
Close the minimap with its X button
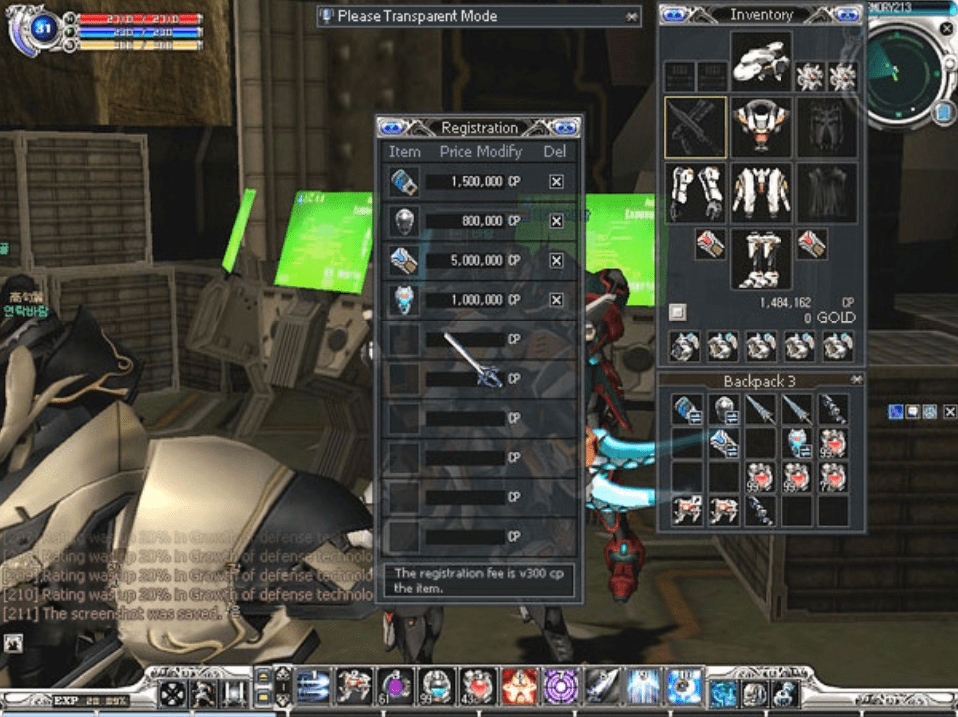click(946, 29)
